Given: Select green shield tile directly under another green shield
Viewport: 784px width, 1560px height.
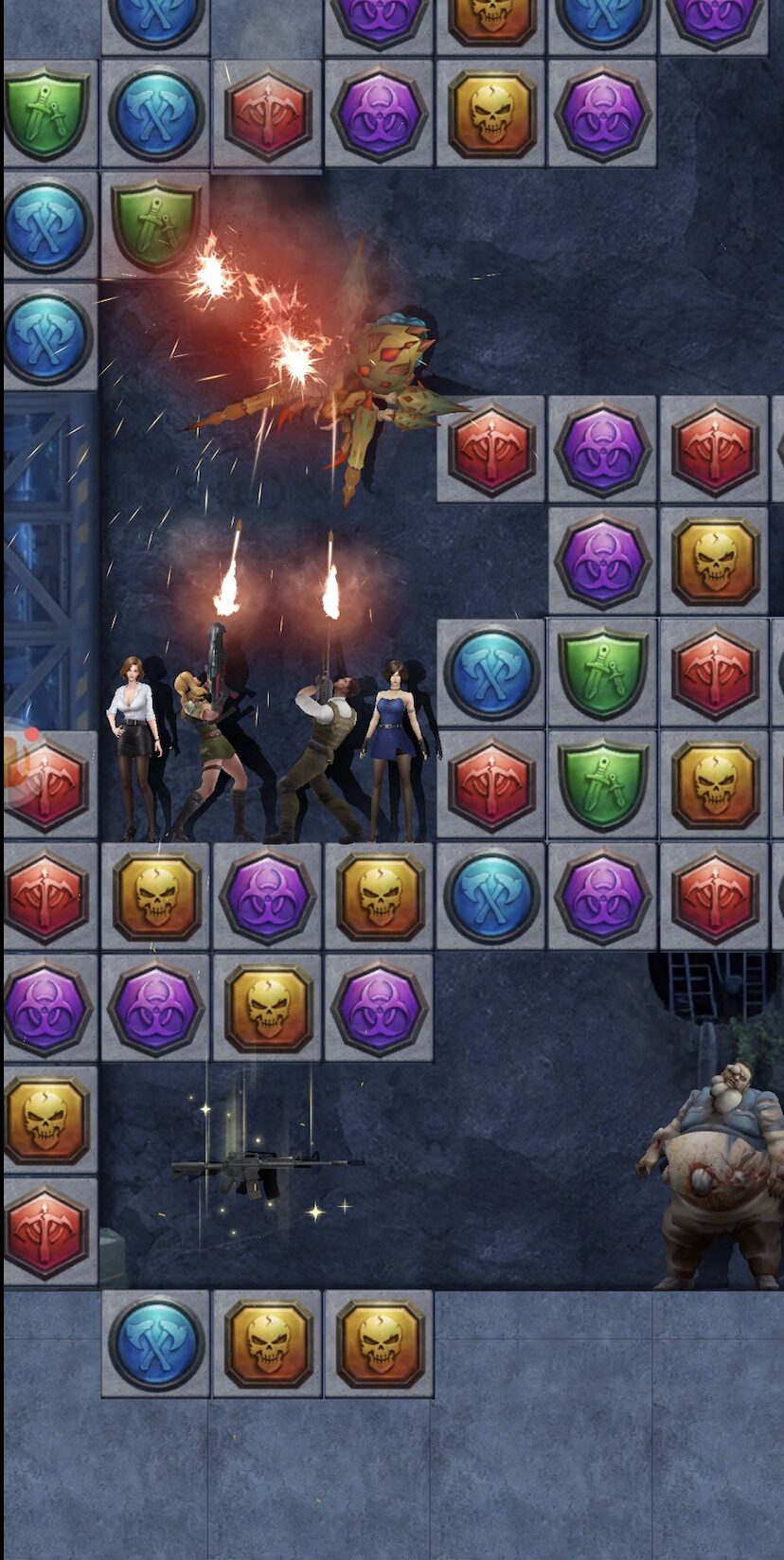Looking at the screenshot, I should coord(602,784).
